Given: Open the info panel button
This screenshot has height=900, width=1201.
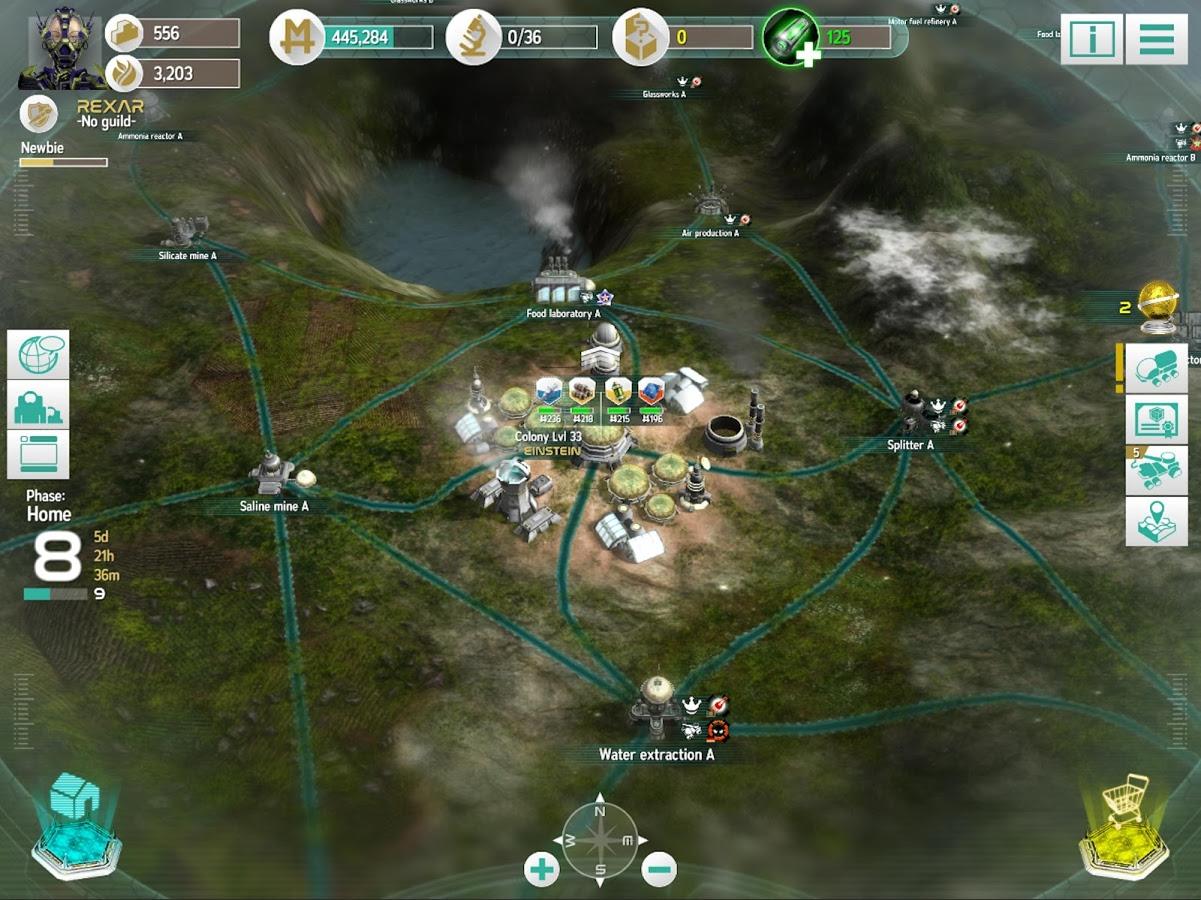Looking at the screenshot, I should point(1091,40).
